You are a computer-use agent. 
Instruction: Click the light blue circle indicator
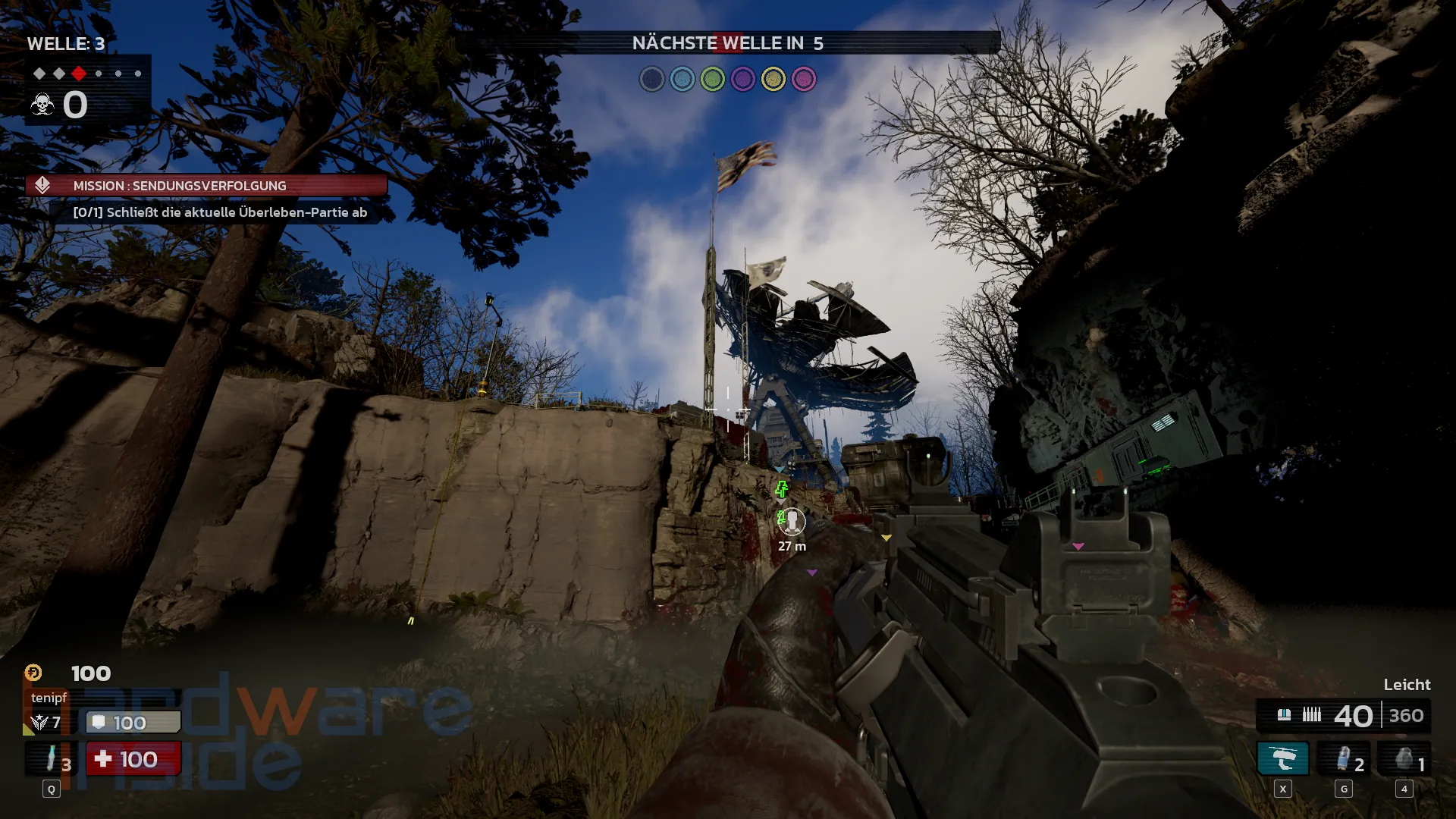[682, 79]
